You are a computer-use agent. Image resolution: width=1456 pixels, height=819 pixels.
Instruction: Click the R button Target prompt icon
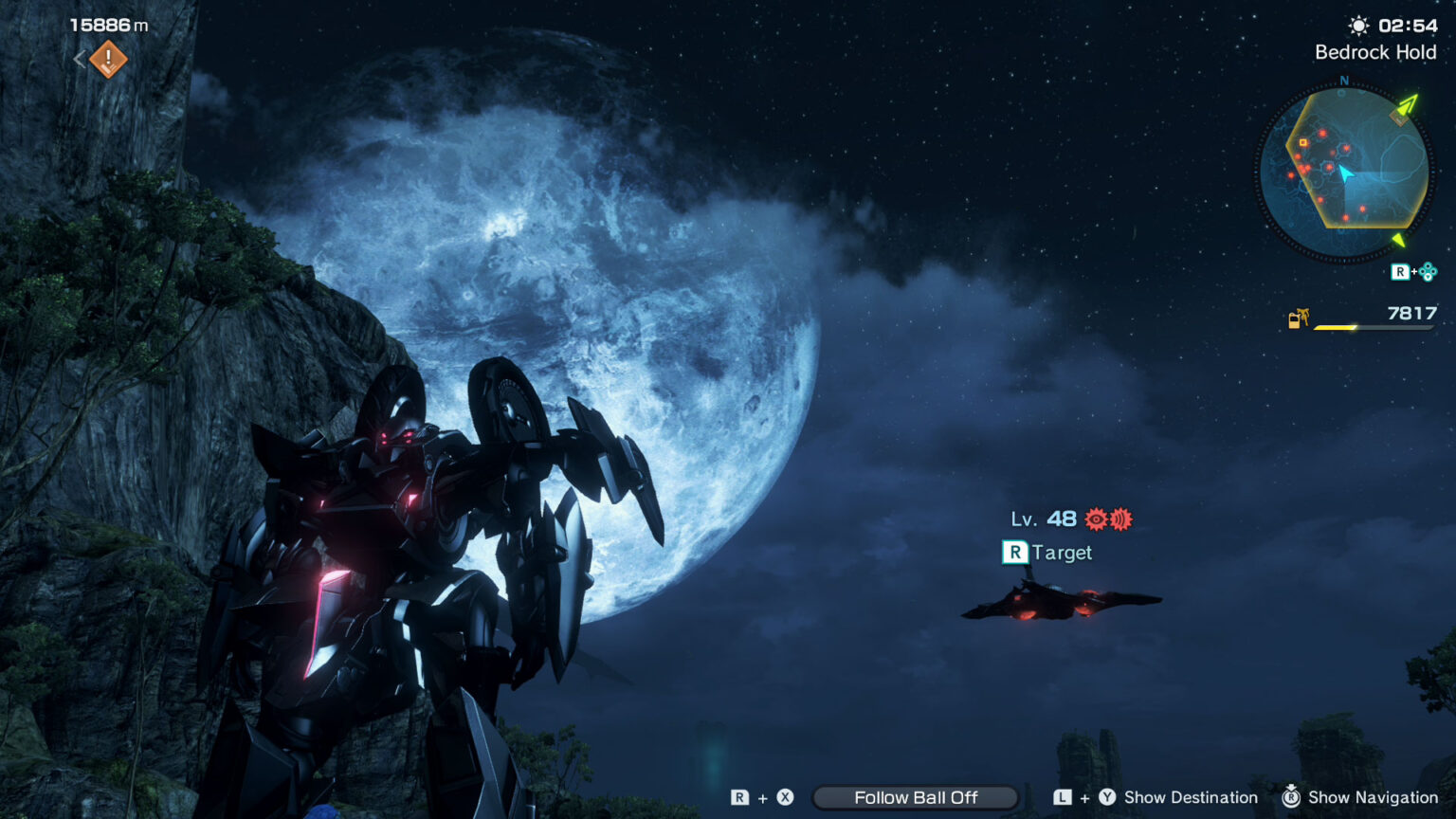pos(1013,552)
